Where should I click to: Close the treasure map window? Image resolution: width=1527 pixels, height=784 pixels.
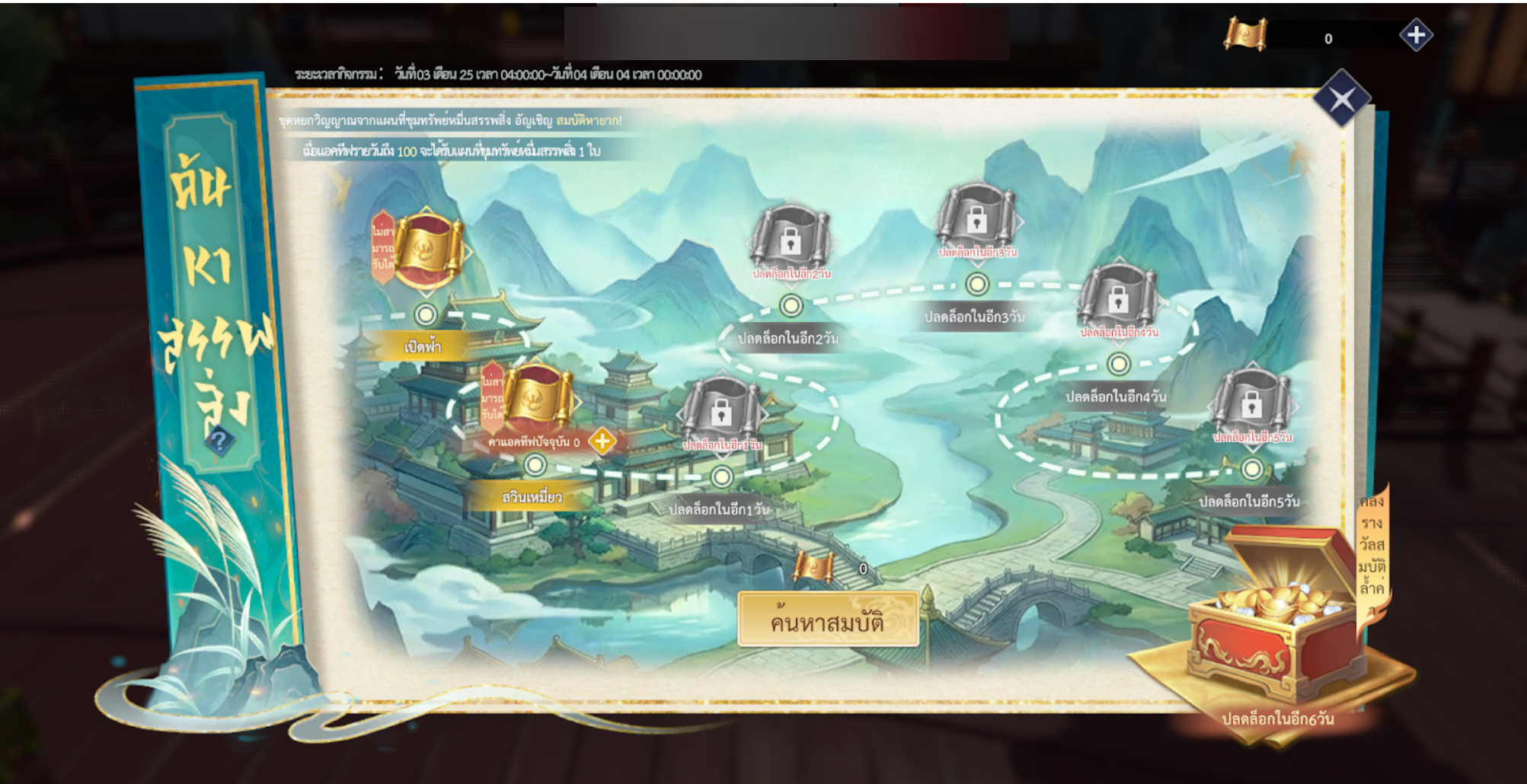click(x=1341, y=99)
